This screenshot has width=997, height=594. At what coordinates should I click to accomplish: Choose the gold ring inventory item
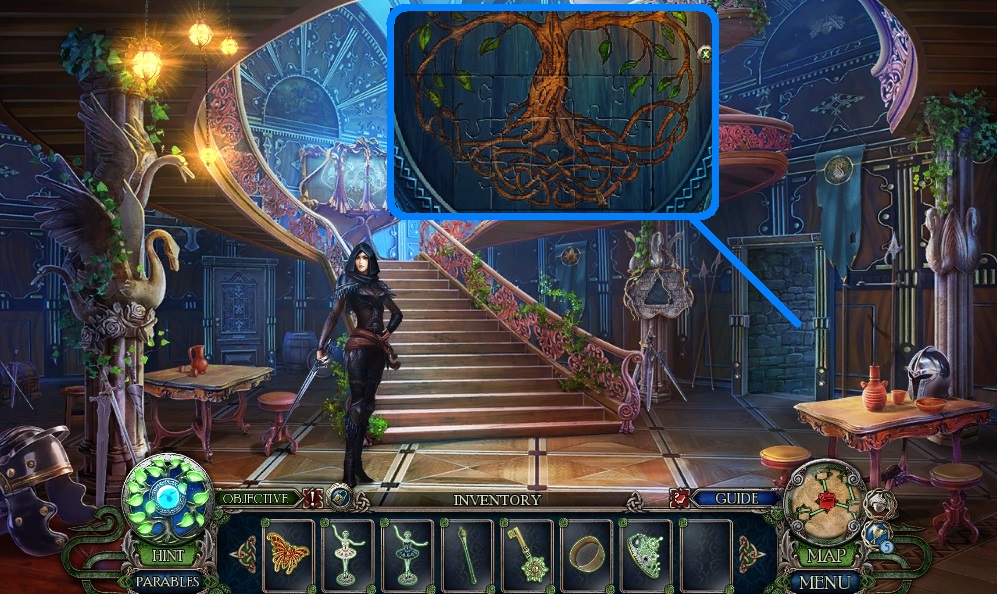586,552
